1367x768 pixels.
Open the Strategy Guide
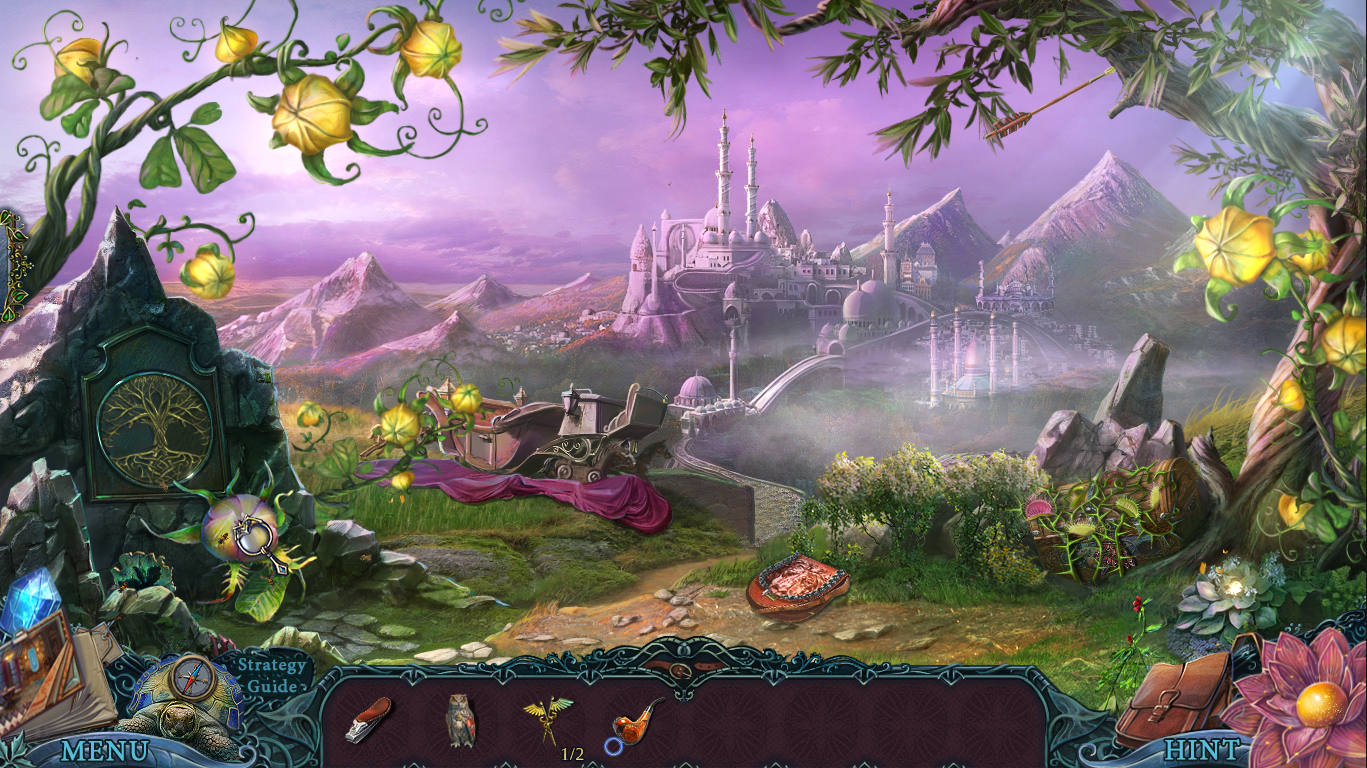point(271,676)
